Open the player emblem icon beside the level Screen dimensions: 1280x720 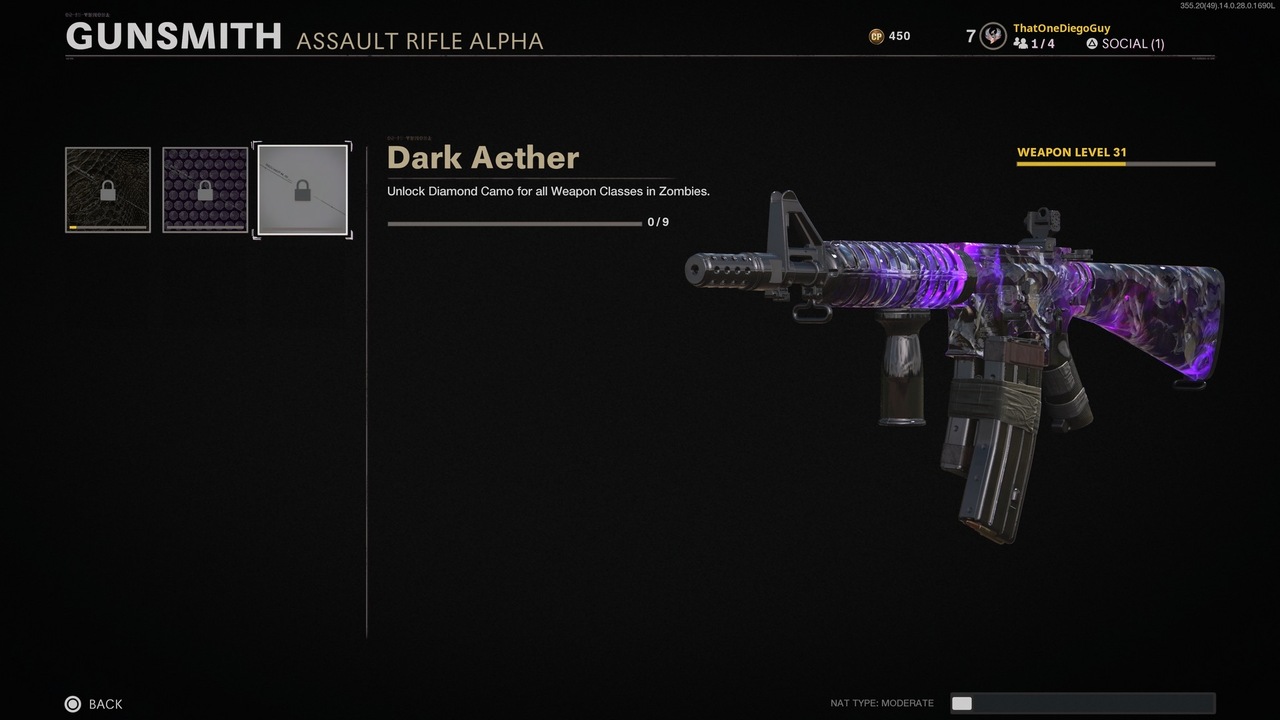tap(992, 36)
